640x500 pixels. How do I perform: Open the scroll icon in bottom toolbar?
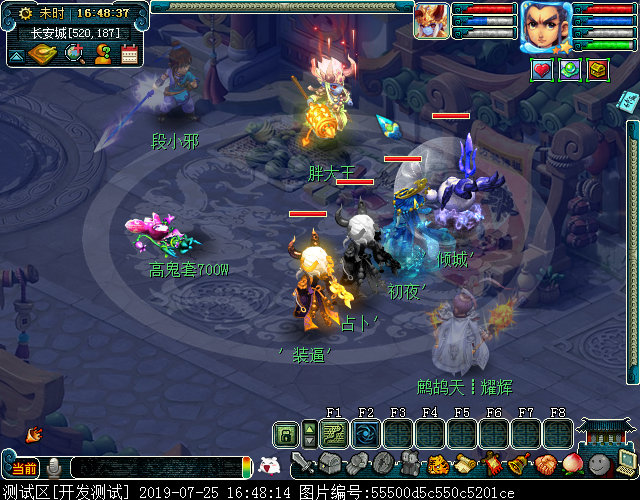[x=465, y=465]
